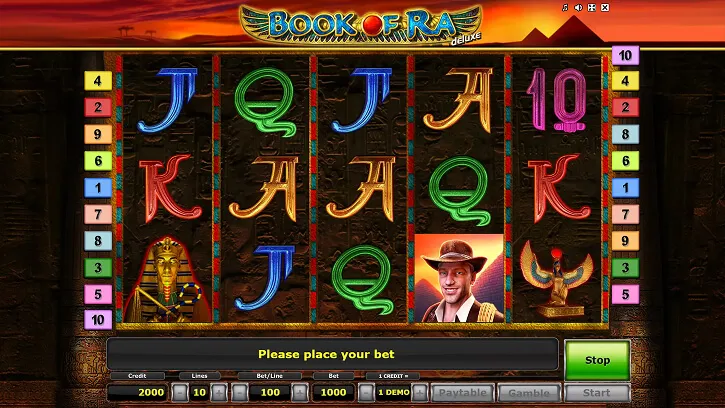Decrease the credit denomination value
Screen dimensions: 725x408
click(367, 393)
